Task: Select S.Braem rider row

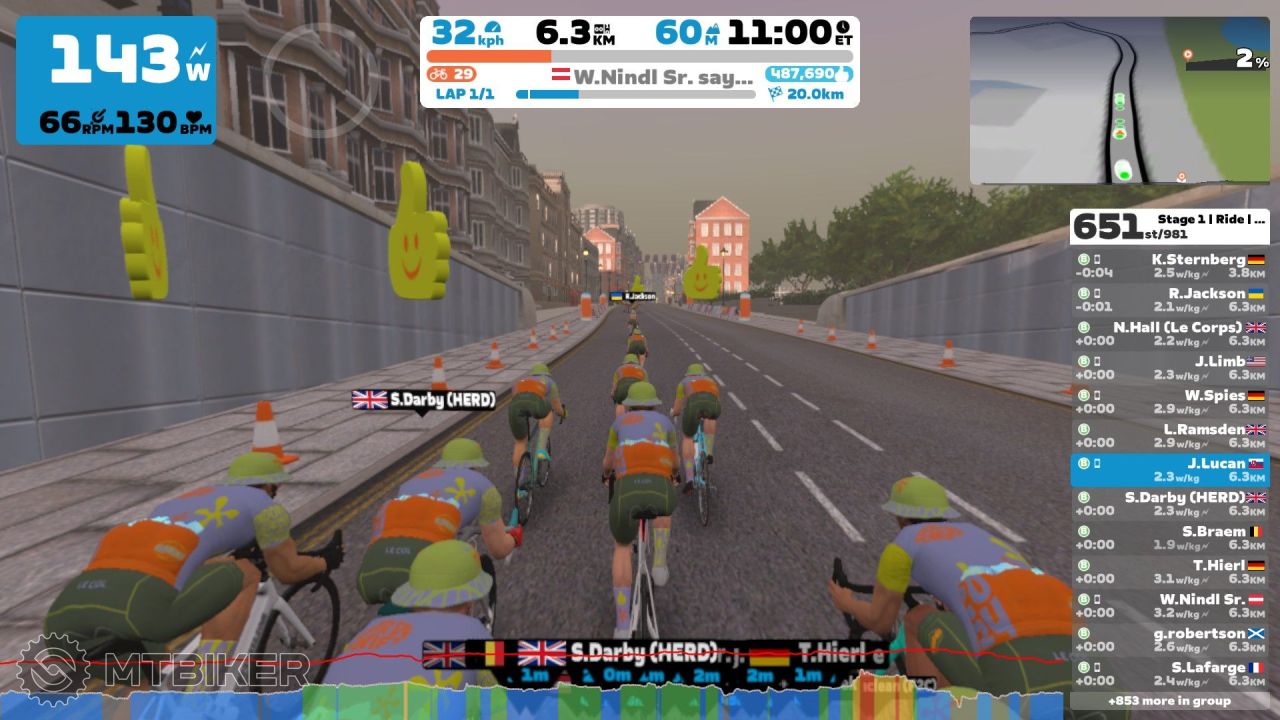Action: click(x=1169, y=538)
